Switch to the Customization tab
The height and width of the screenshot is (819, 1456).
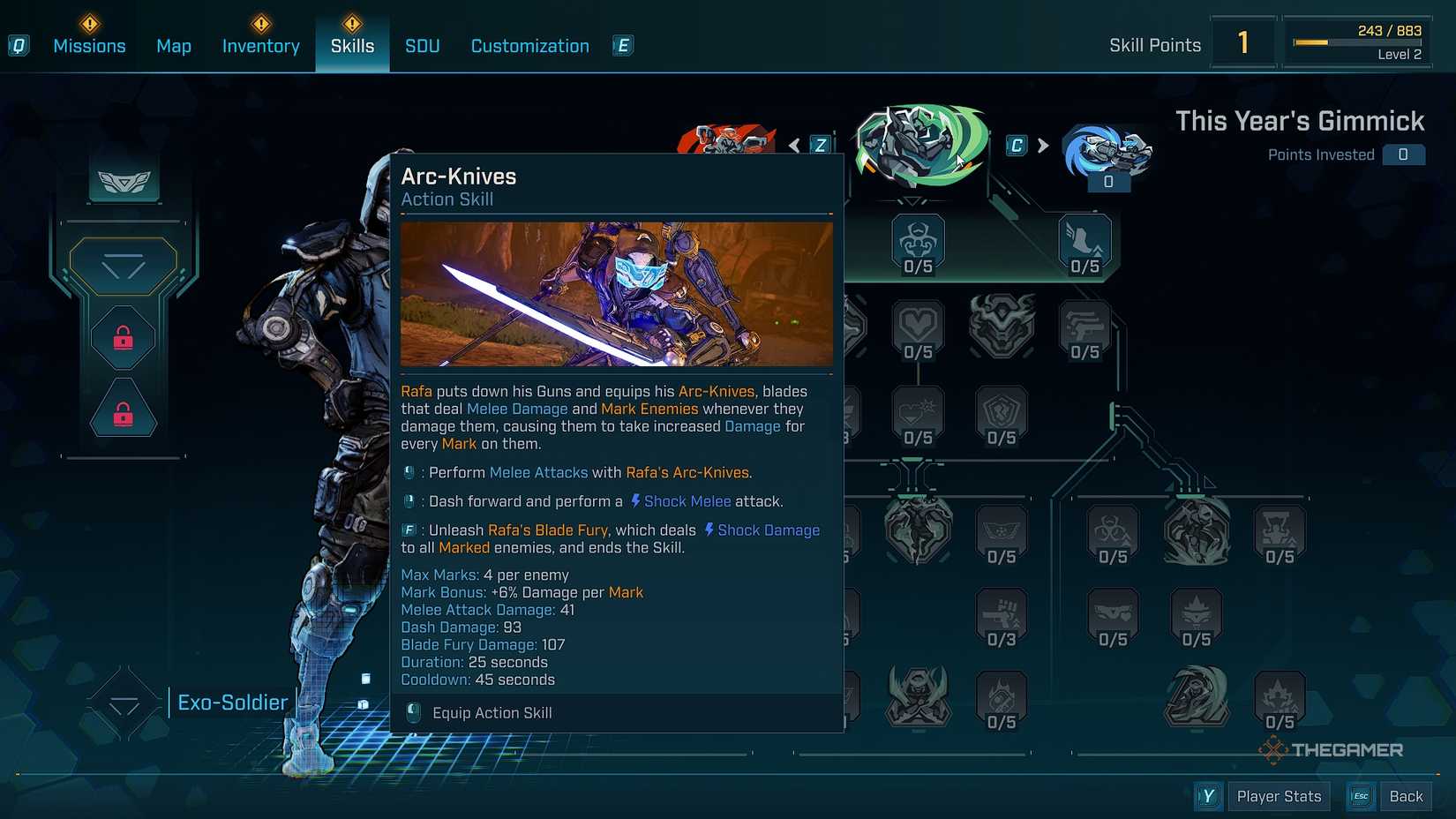tap(529, 45)
